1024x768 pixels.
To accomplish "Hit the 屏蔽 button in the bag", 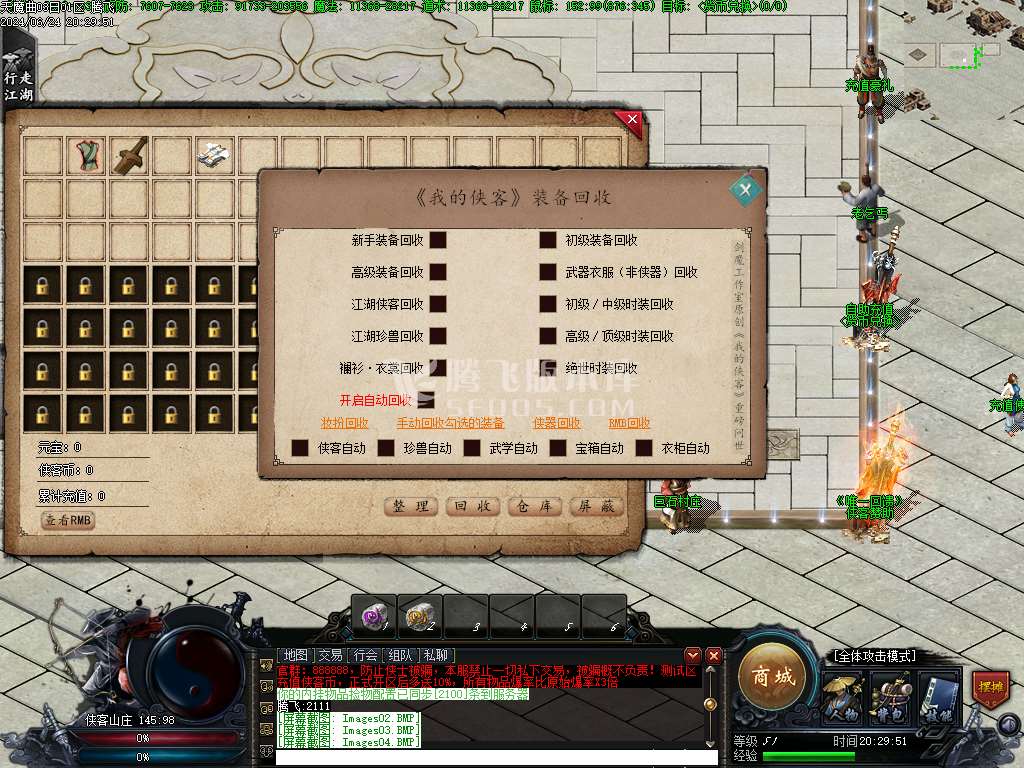I will coord(597,507).
